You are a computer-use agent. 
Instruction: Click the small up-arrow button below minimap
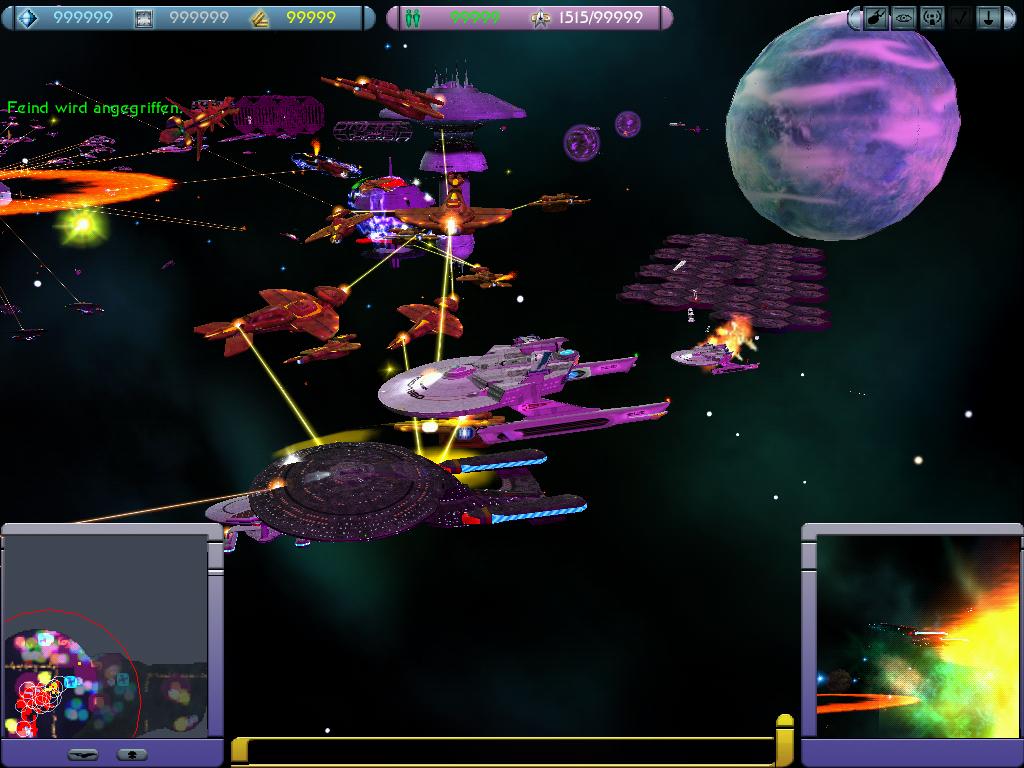point(132,754)
